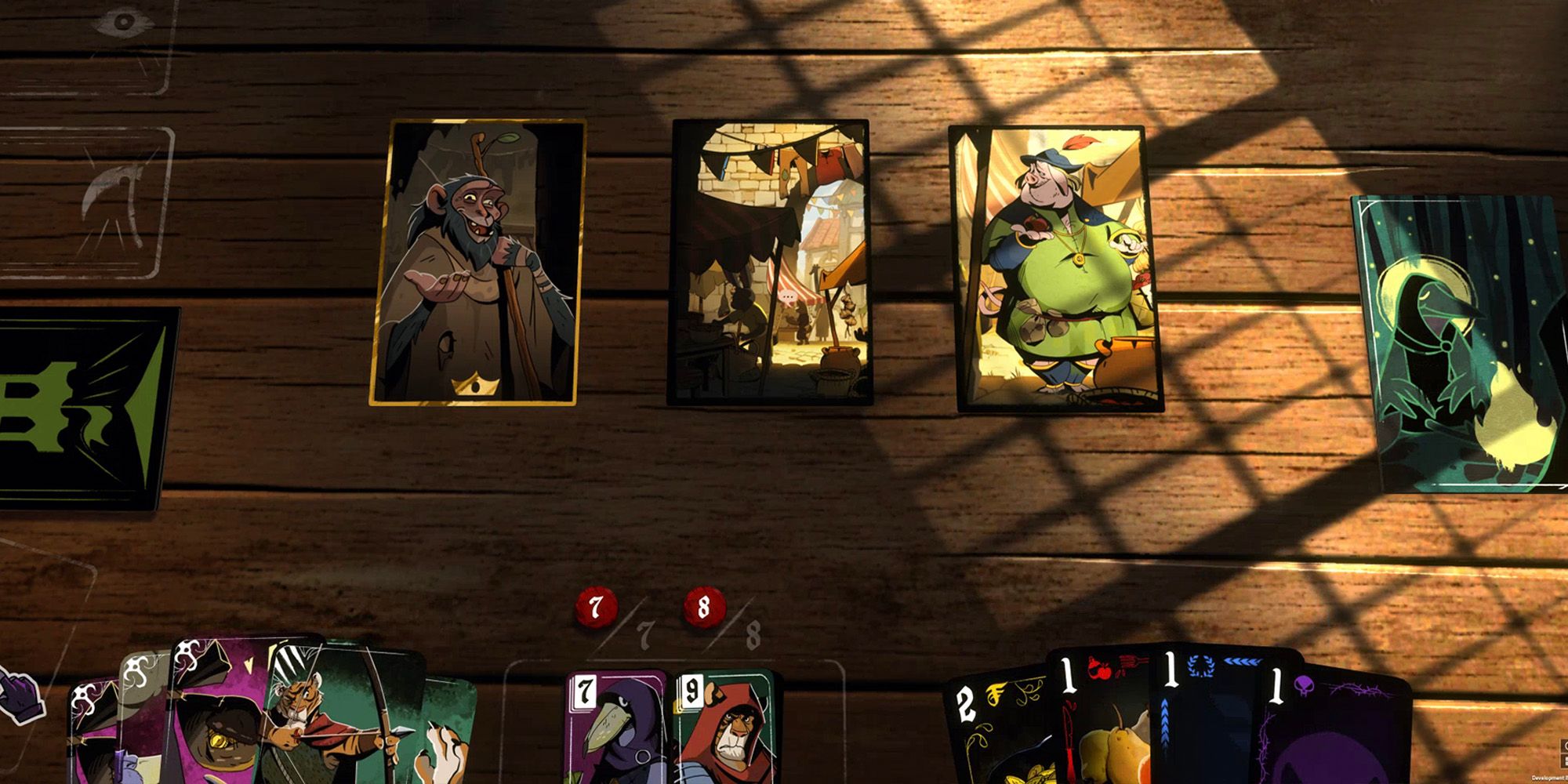Viewport: 1568px width, 784px height.
Task: Select the eye ability icon at top left
Action: (x=122, y=20)
